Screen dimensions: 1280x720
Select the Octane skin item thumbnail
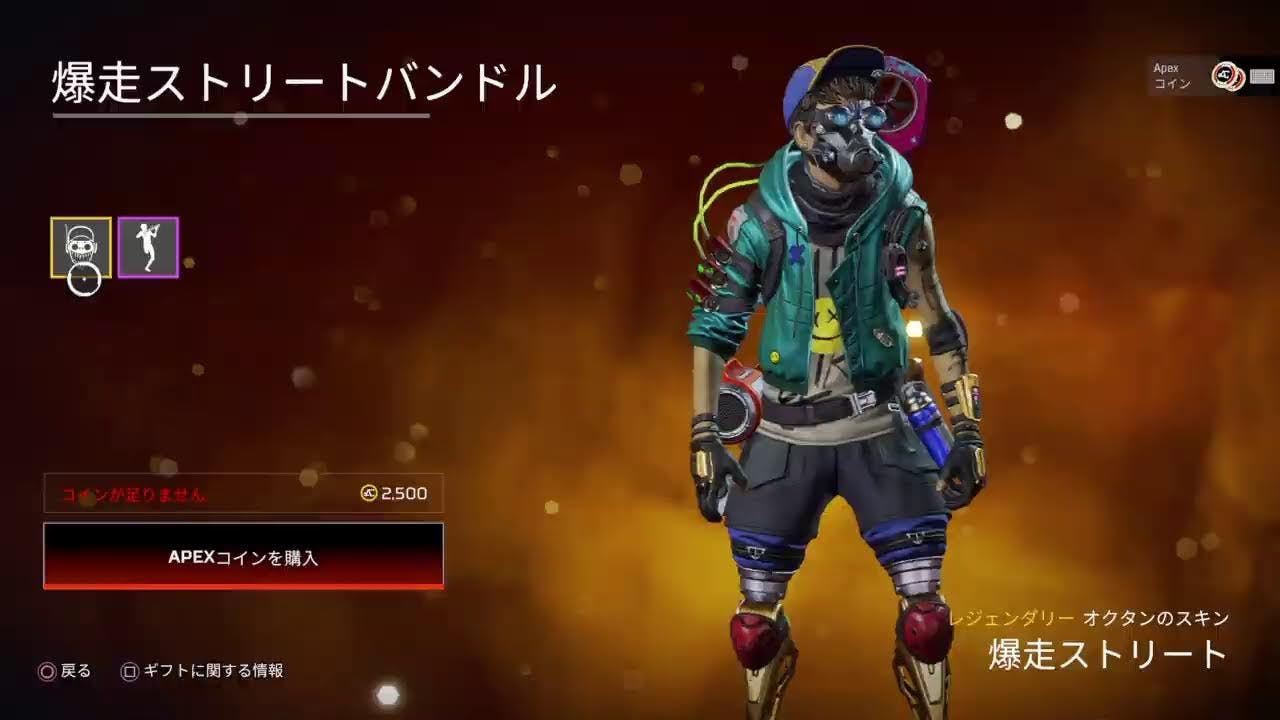click(x=81, y=247)
